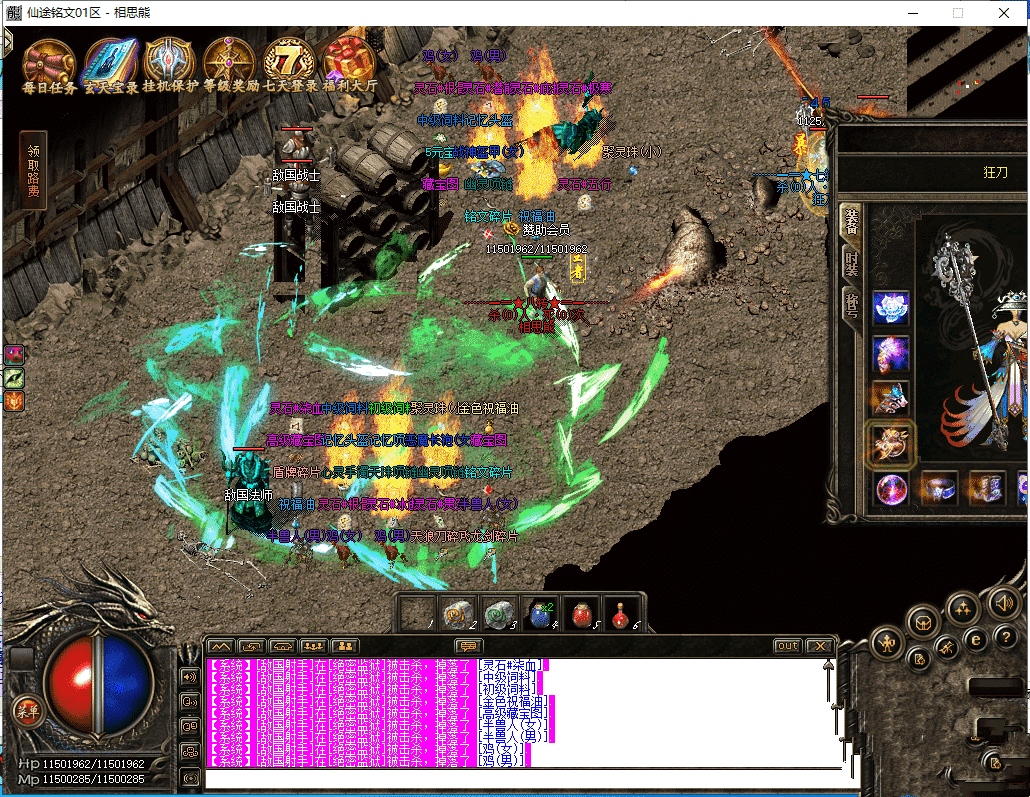Switch to the 称号 title tab
1030x797 pixels.
pos(851,306)
